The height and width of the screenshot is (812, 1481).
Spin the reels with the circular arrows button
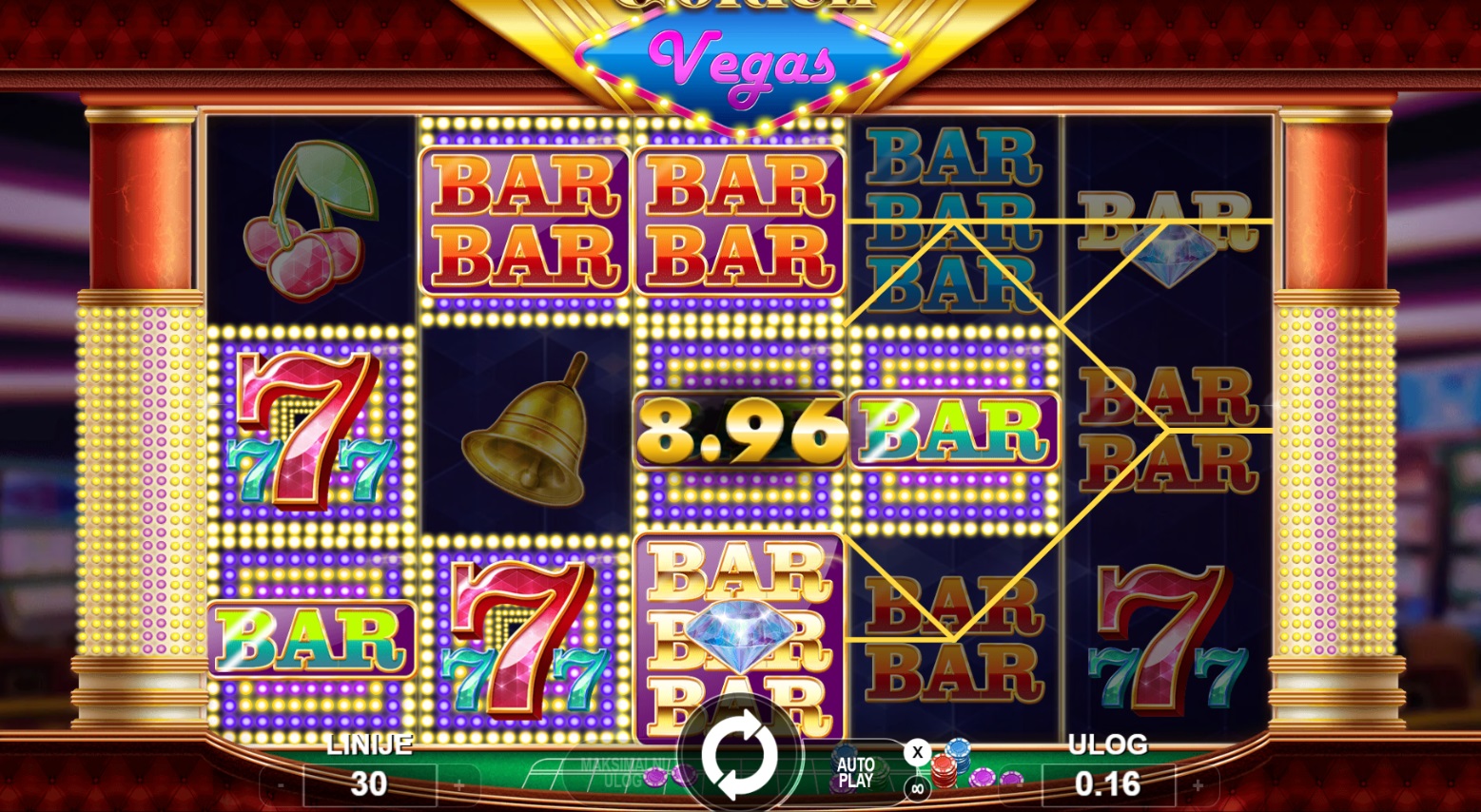tap(739, 755)
